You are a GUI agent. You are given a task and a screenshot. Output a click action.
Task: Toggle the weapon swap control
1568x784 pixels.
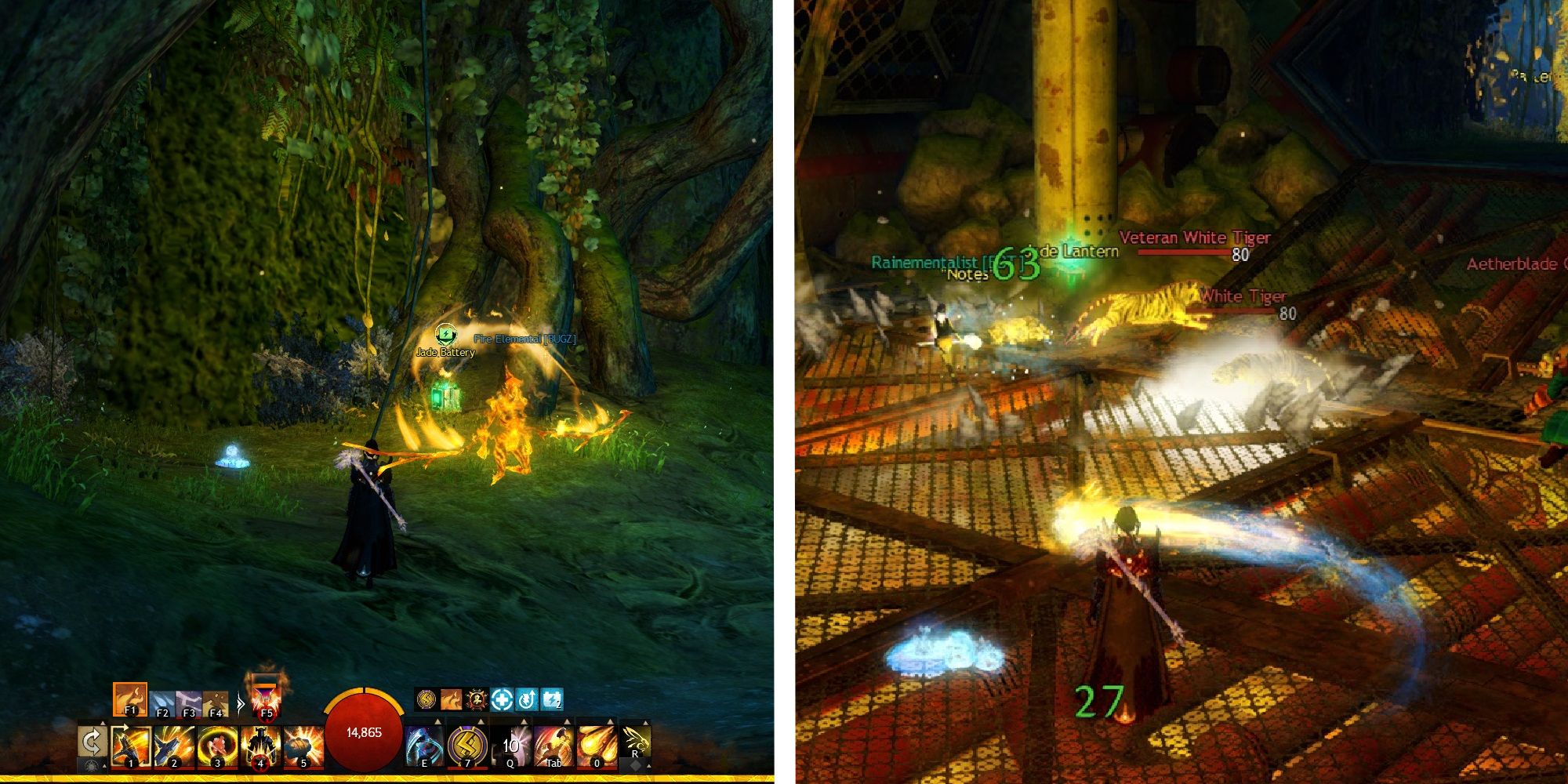(93, 739)
